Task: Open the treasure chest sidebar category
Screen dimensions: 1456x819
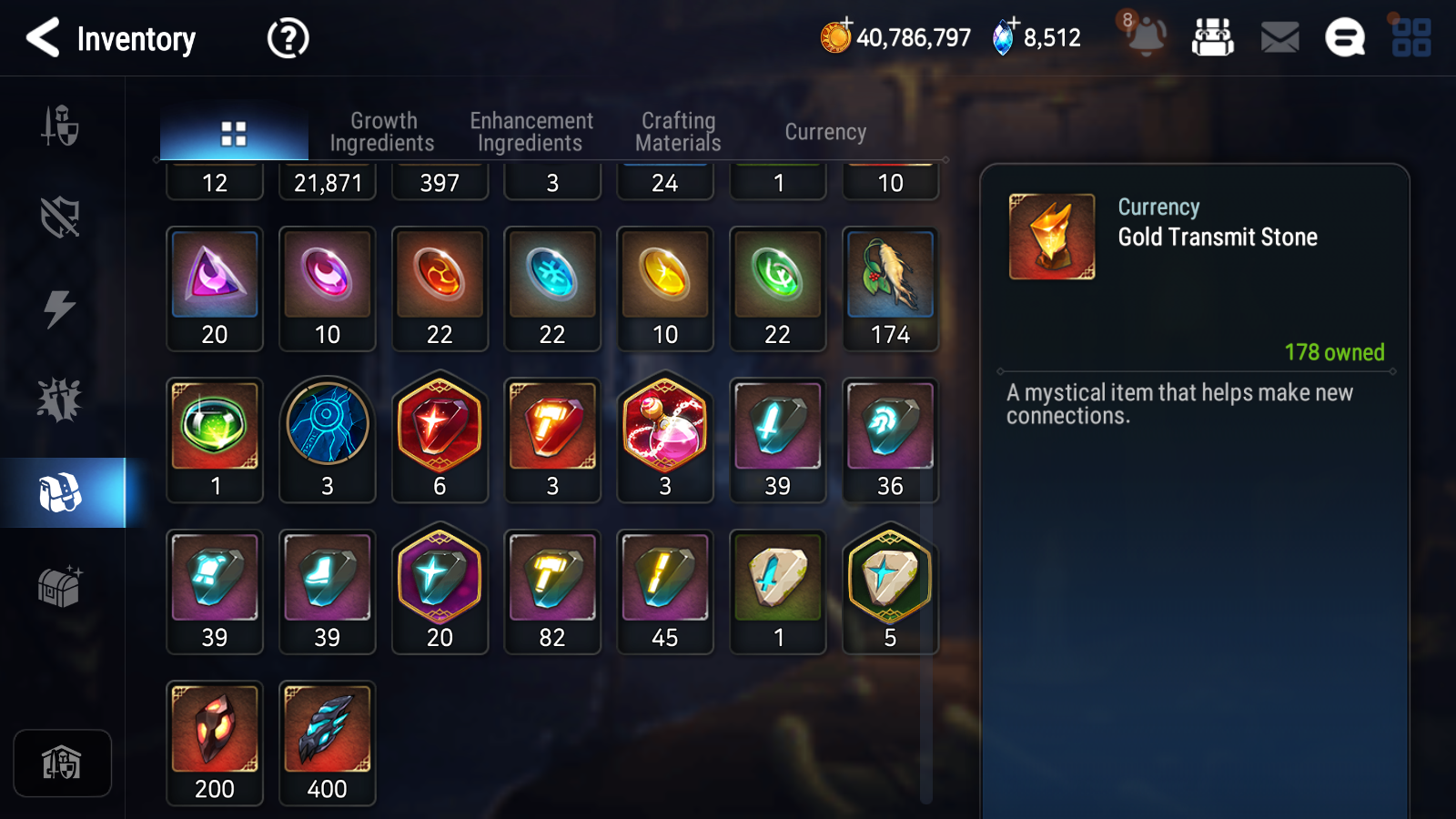Action: (x=60, y=586)
